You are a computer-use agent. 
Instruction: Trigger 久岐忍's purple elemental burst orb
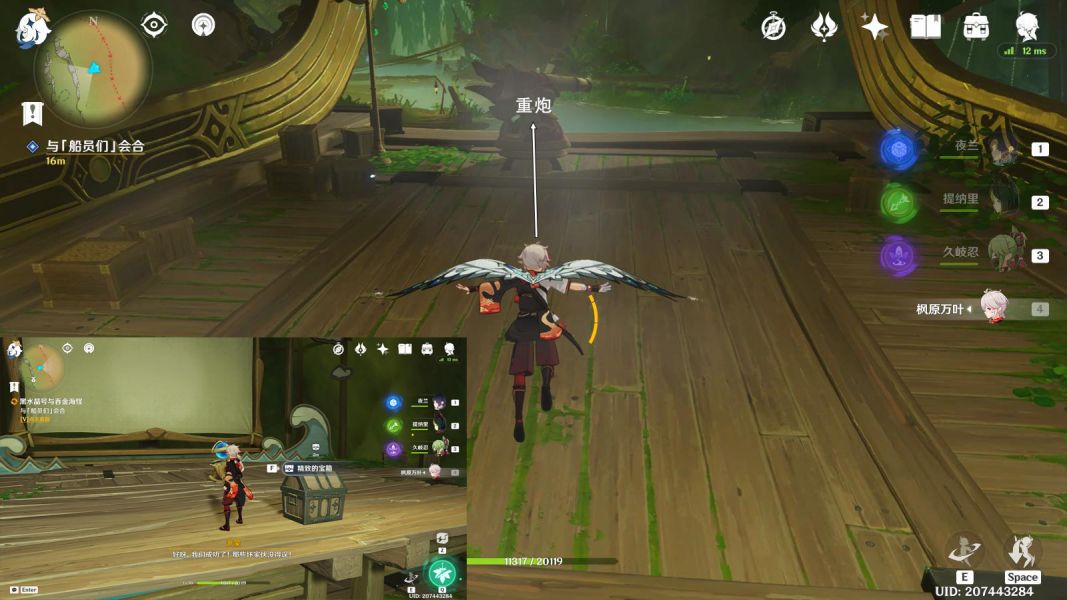899,257
